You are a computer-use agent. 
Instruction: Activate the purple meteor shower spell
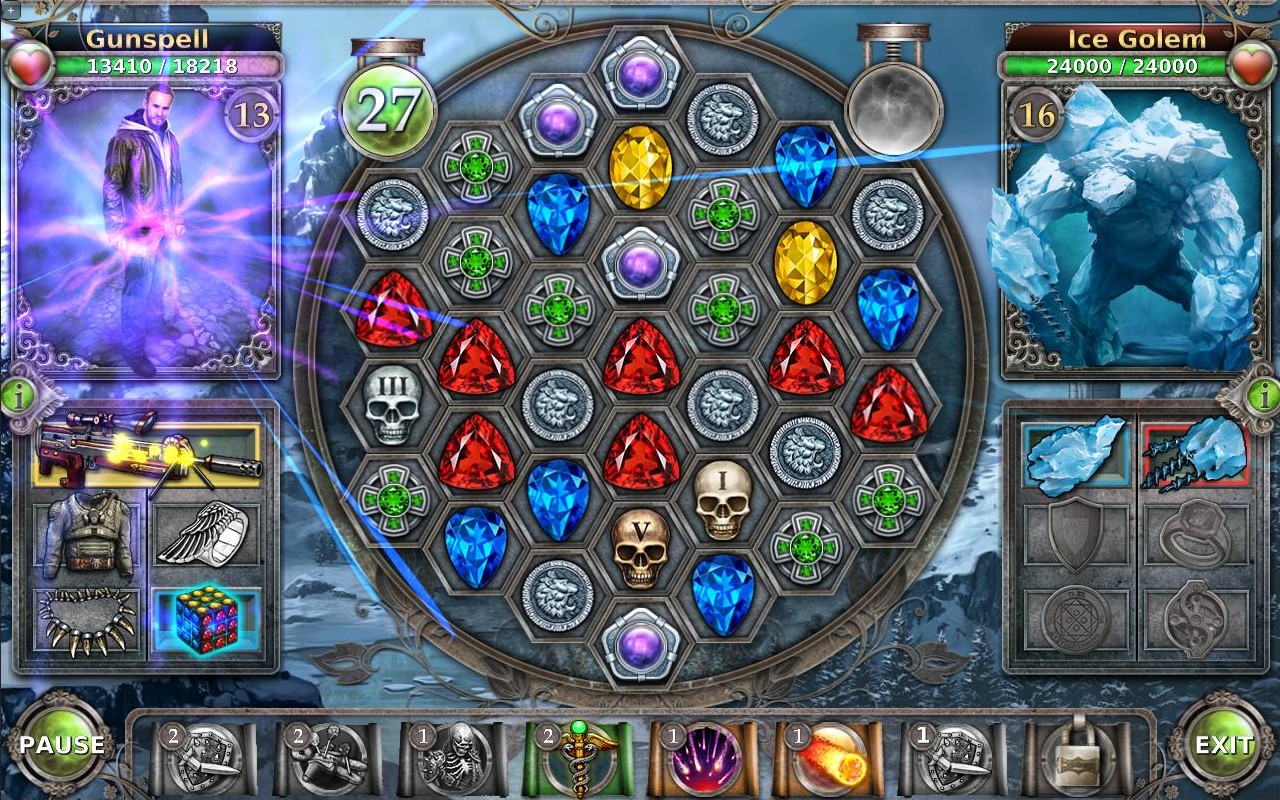point(703,758)
